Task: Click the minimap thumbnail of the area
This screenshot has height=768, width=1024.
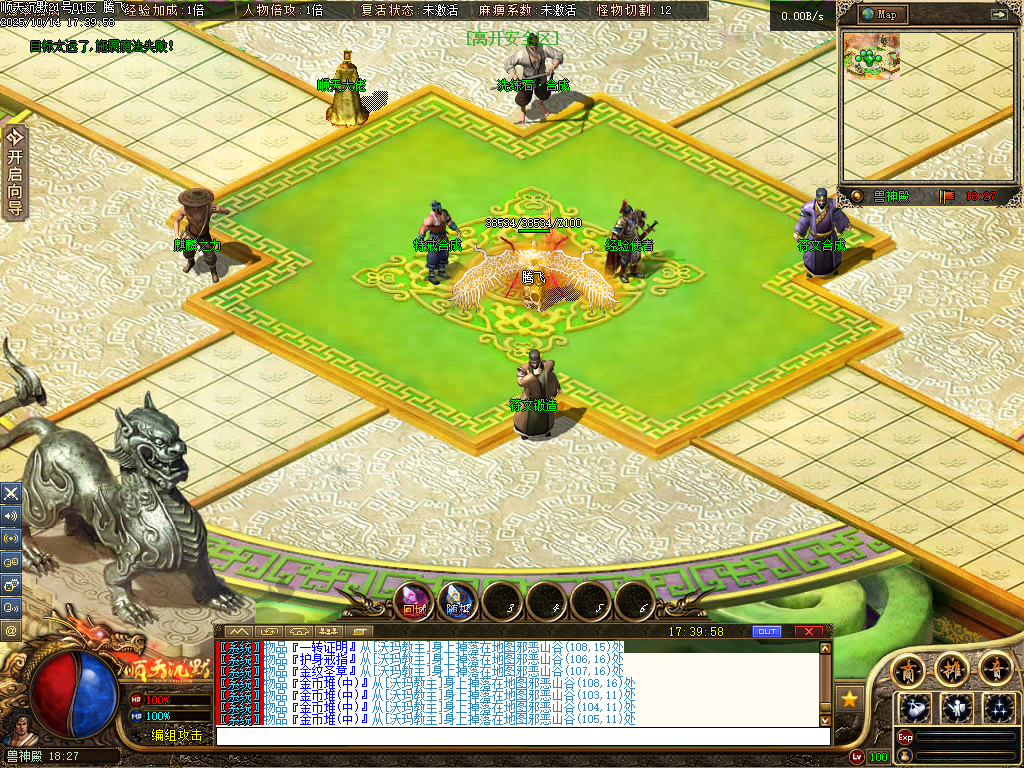Action: pyautogui.click(x=871, y=56)
